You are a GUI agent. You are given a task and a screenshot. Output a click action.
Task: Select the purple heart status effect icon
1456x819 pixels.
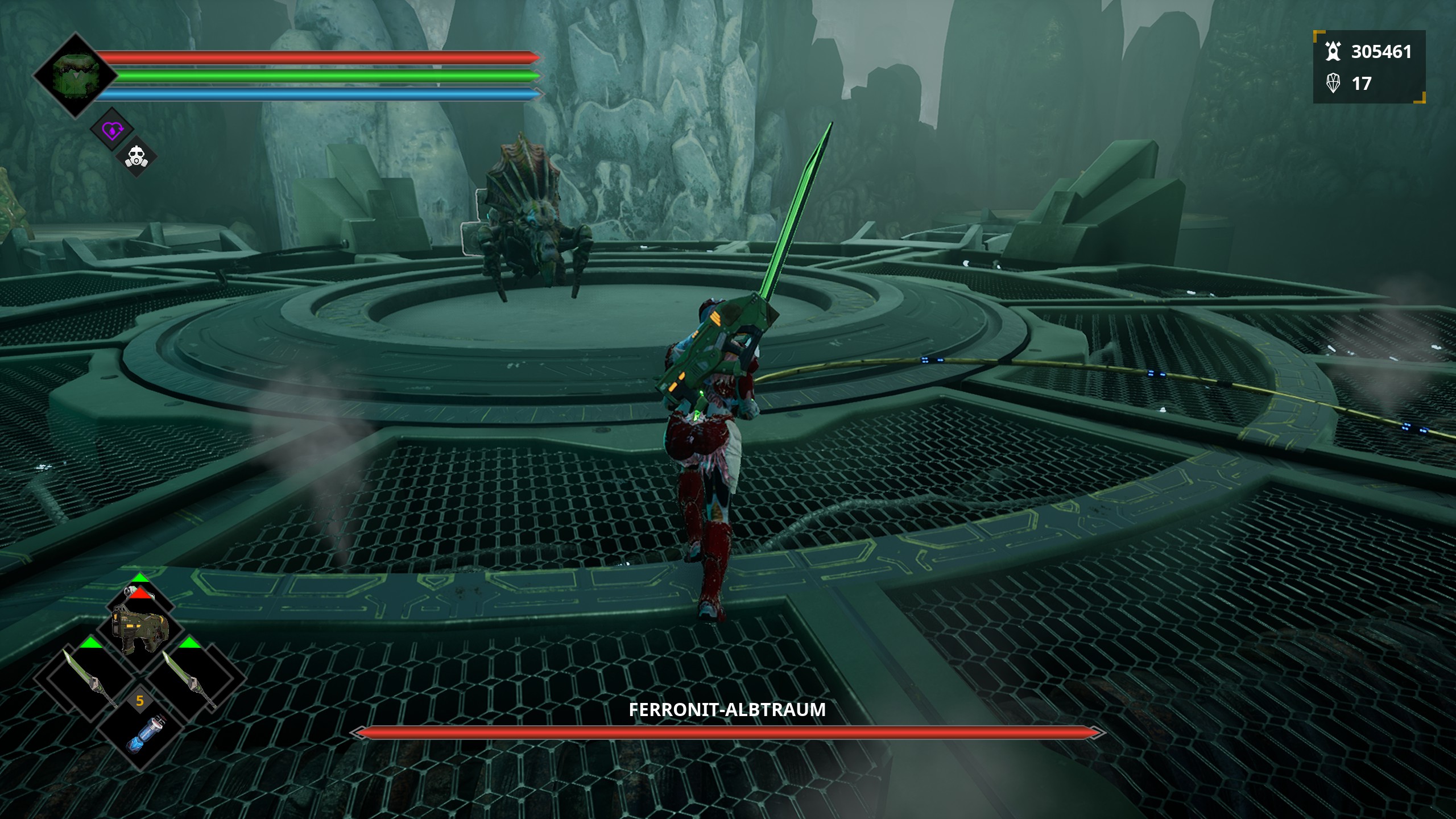(112, 131)
